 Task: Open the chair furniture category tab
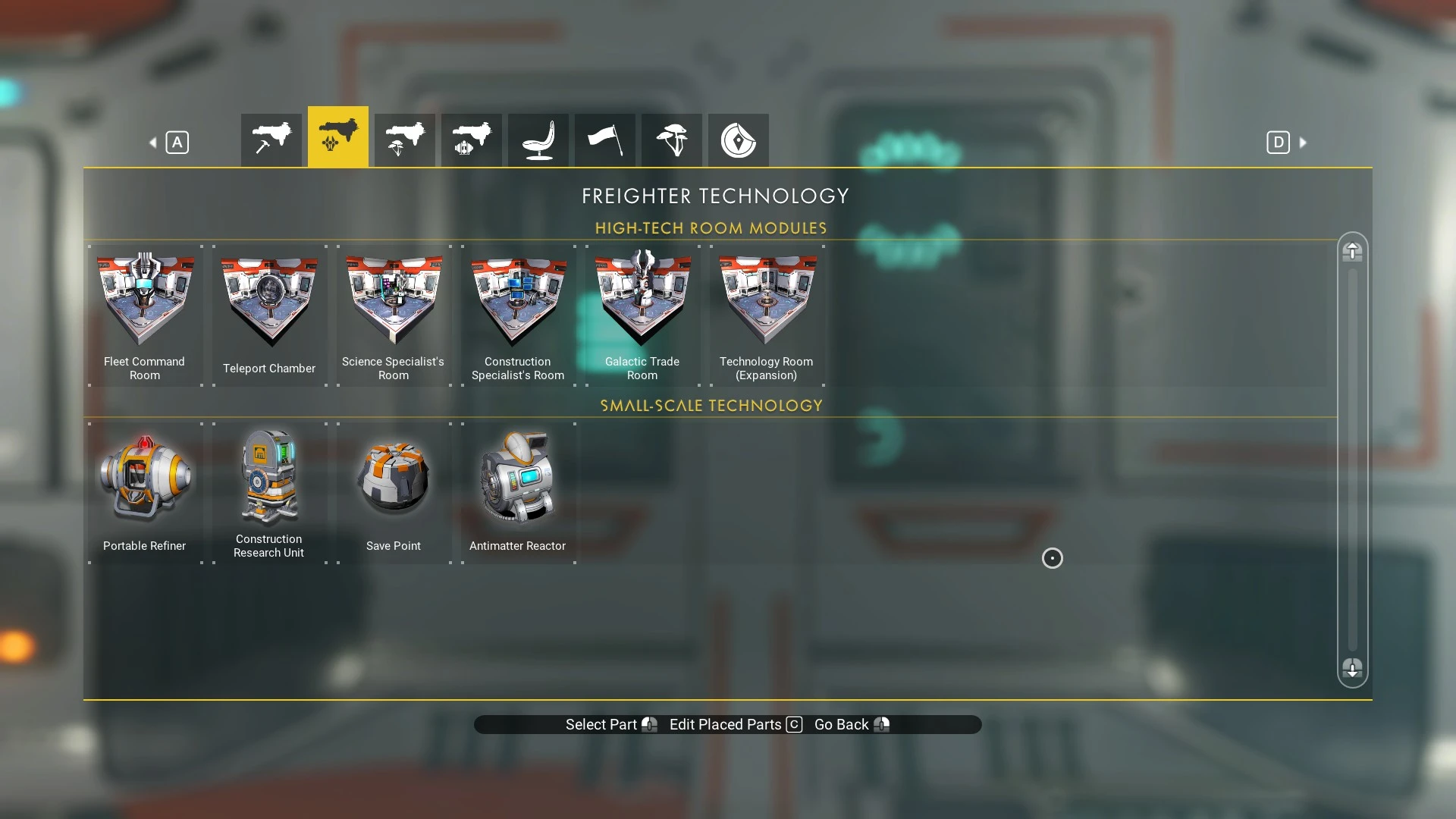tap(538, 140)
